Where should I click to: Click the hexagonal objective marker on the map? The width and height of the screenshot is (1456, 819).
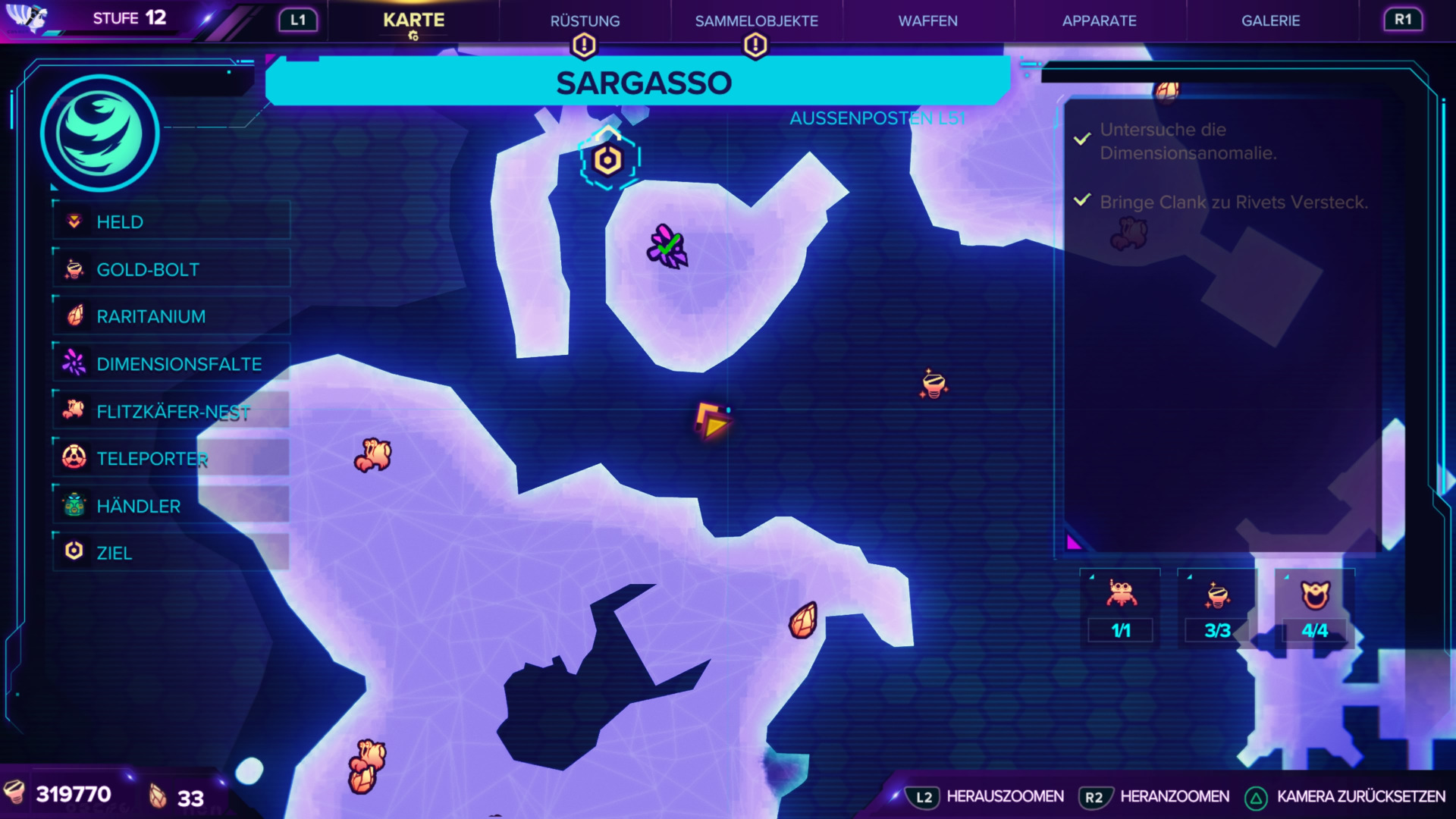pos(608,160)
